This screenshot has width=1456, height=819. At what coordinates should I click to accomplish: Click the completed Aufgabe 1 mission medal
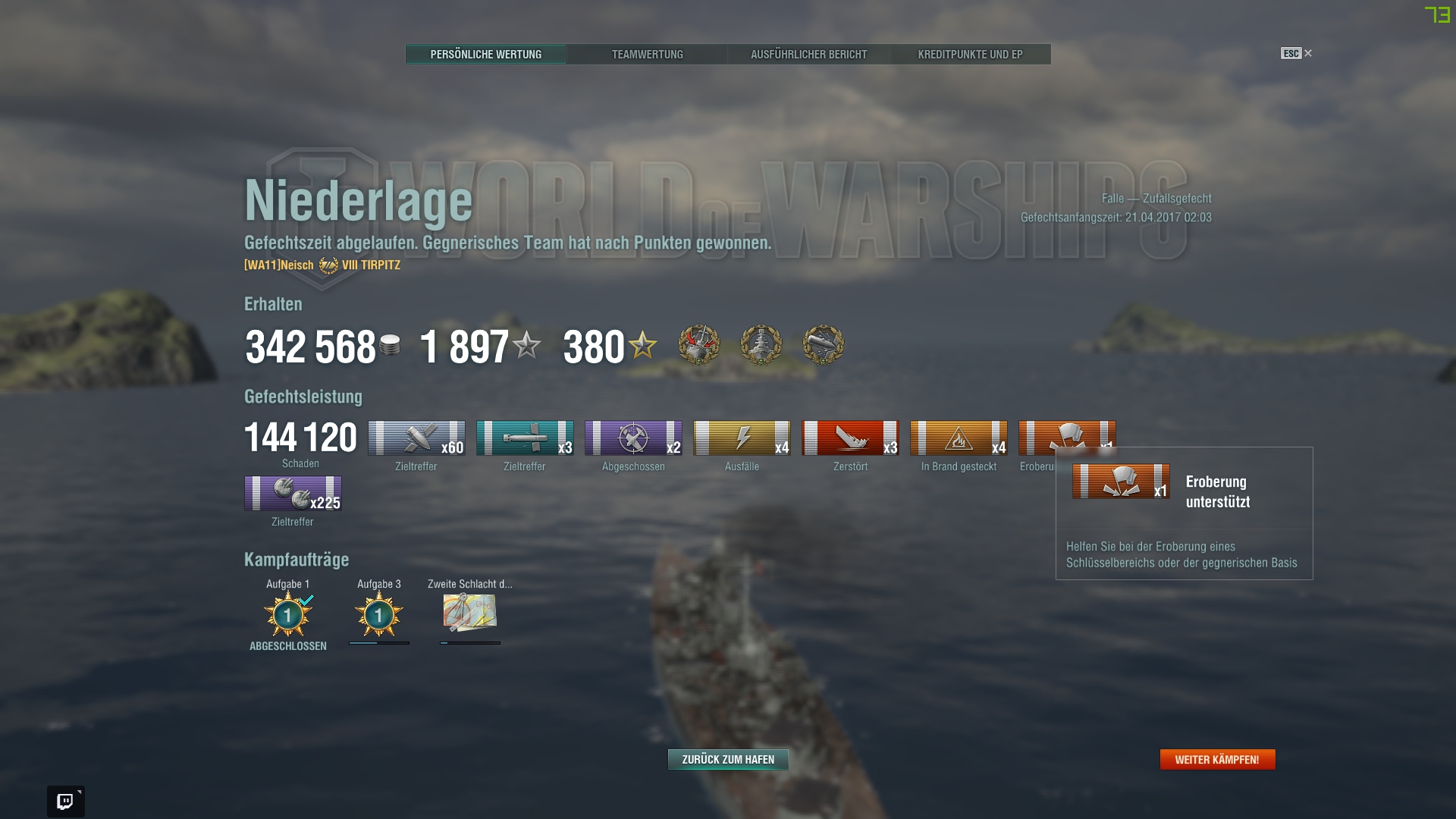coord(288,616)
